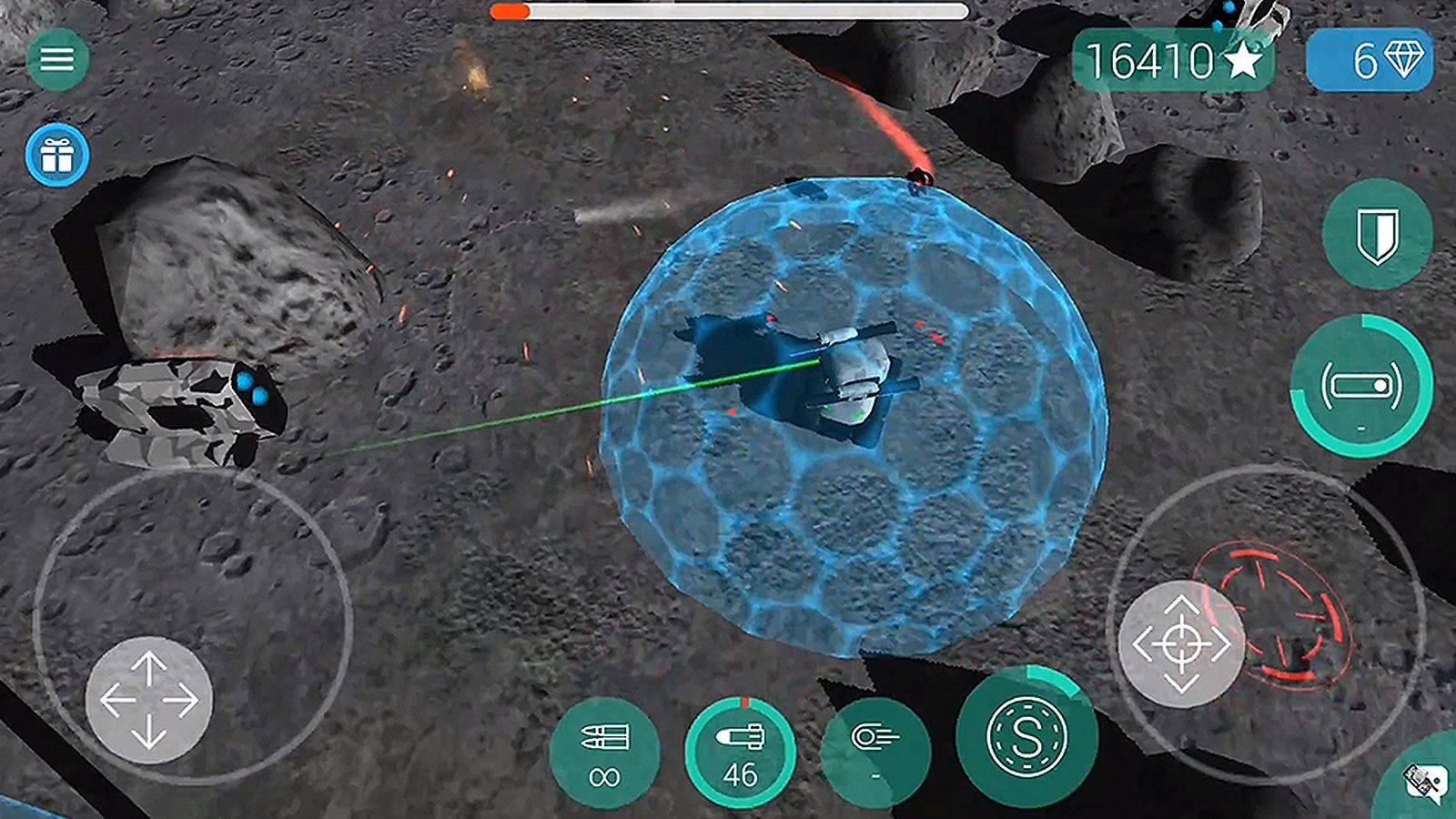Tap the crosshair auto-aim fire button
The width and height of the screenshot is (1456, 819).
point(1183,642)
